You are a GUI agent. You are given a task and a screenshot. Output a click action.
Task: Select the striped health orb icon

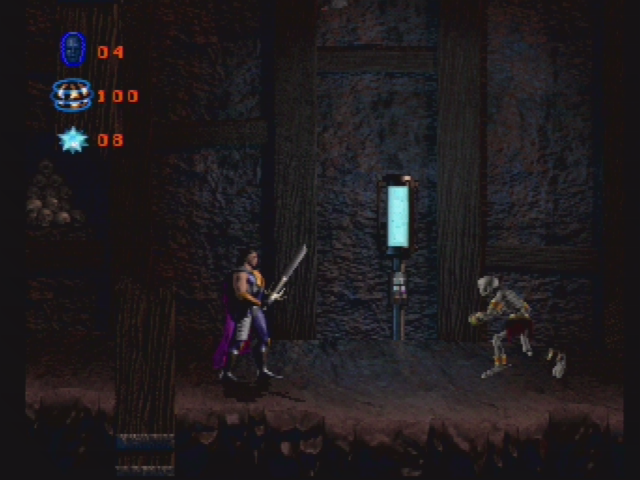tap(72, 95)
